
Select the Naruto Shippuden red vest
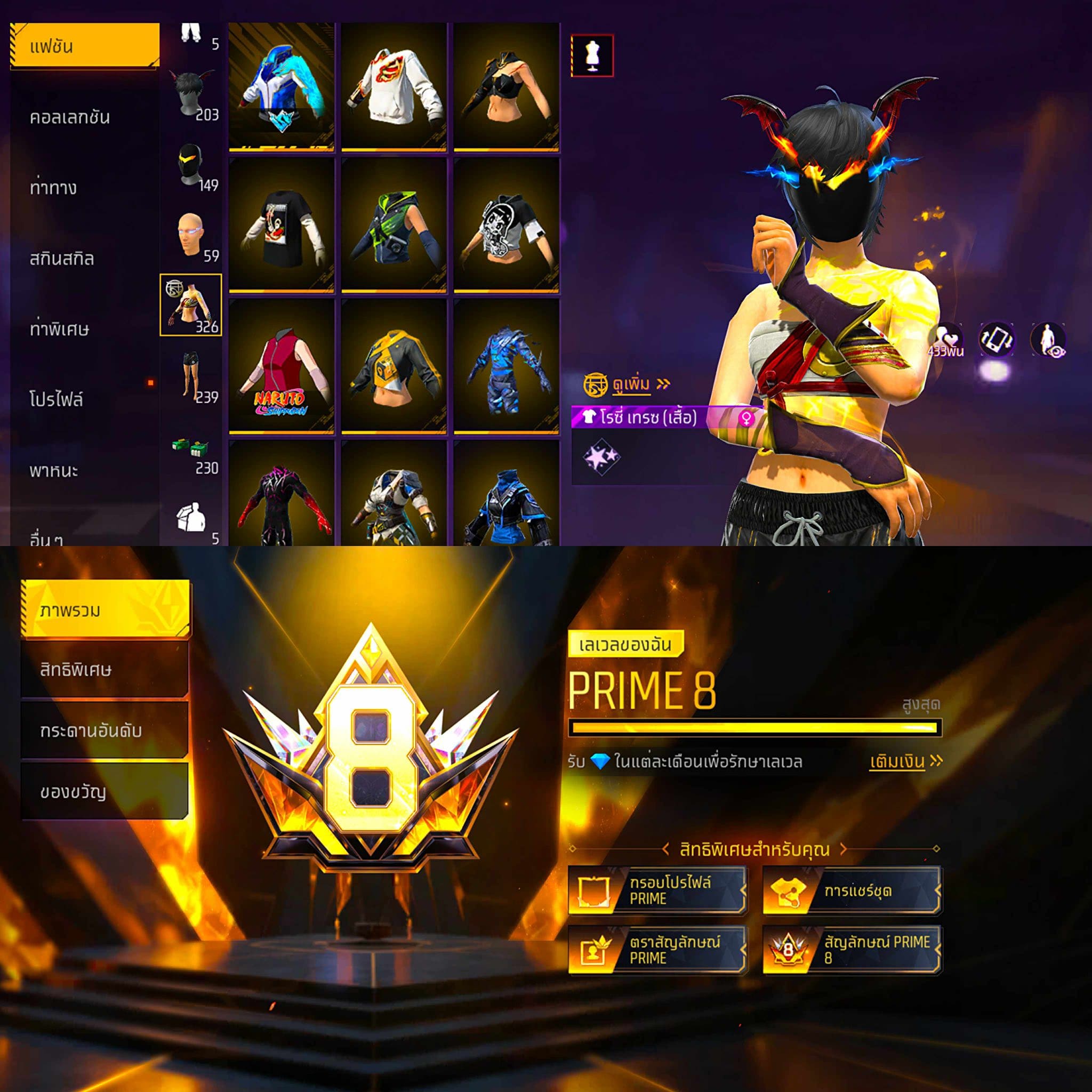281,367
